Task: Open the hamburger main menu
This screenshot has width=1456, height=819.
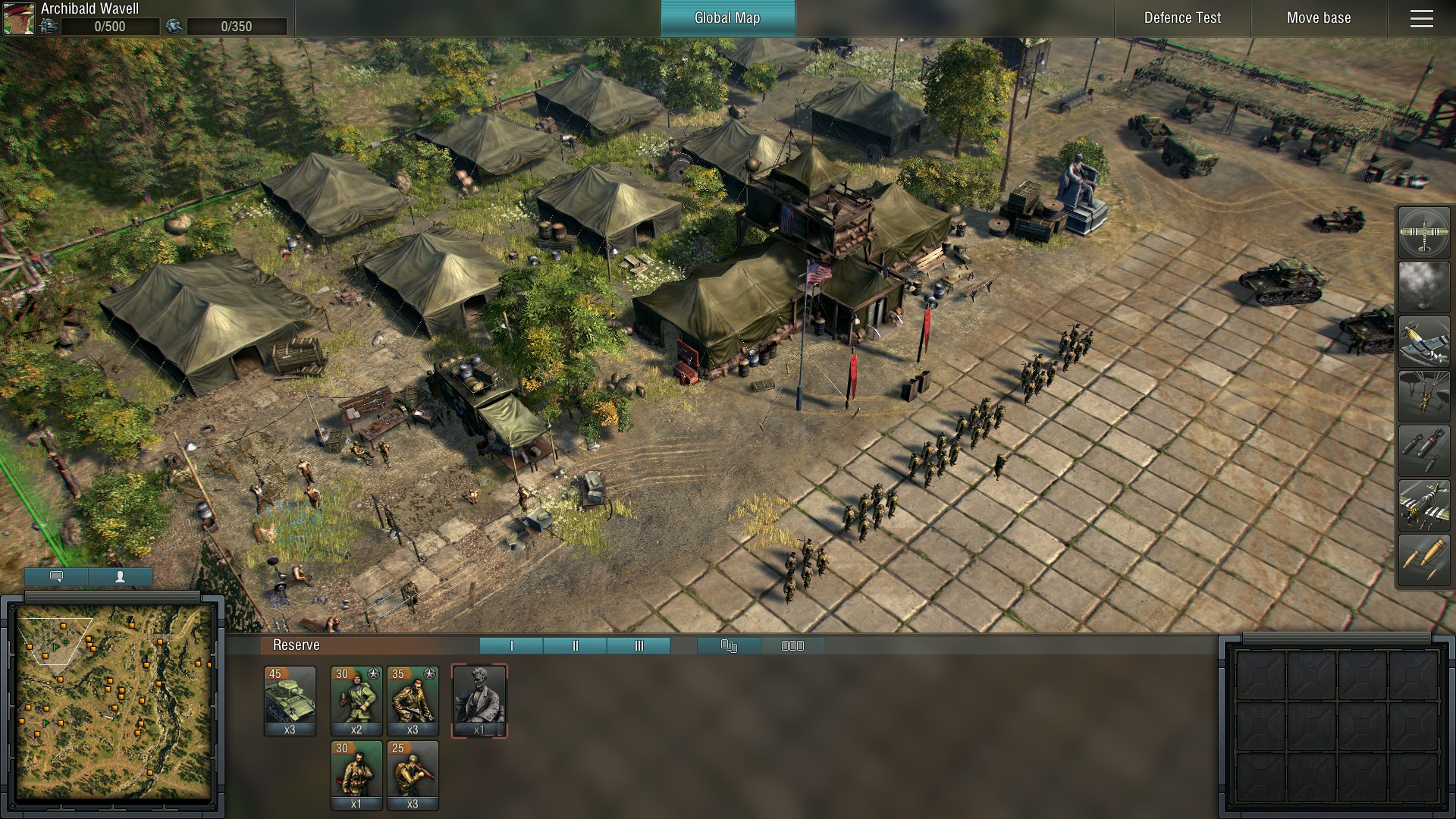Action: click(x=1422, y=18)
